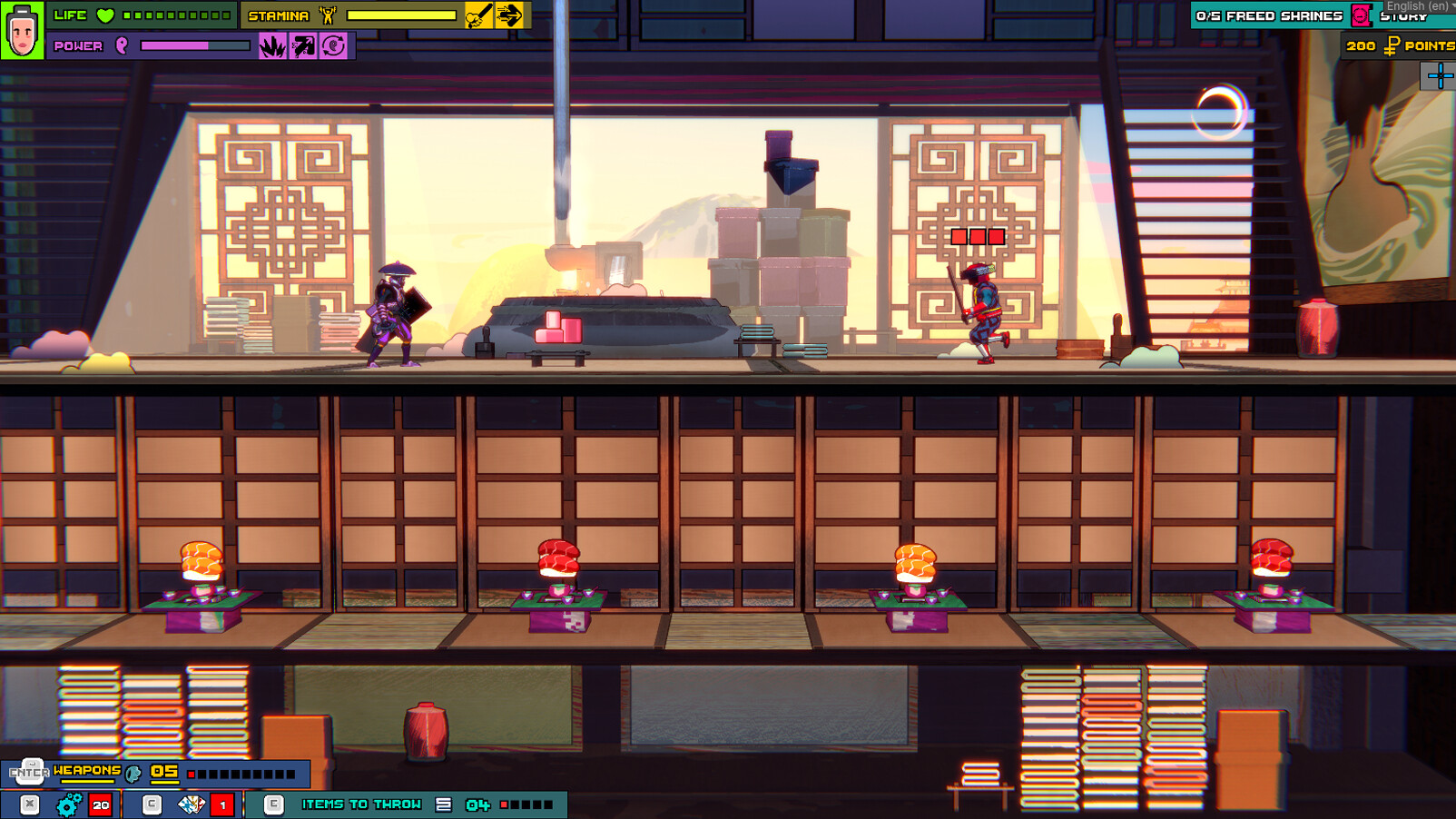
Task: Select the yellow double-arrow dash icon
Action: (511, 15)
